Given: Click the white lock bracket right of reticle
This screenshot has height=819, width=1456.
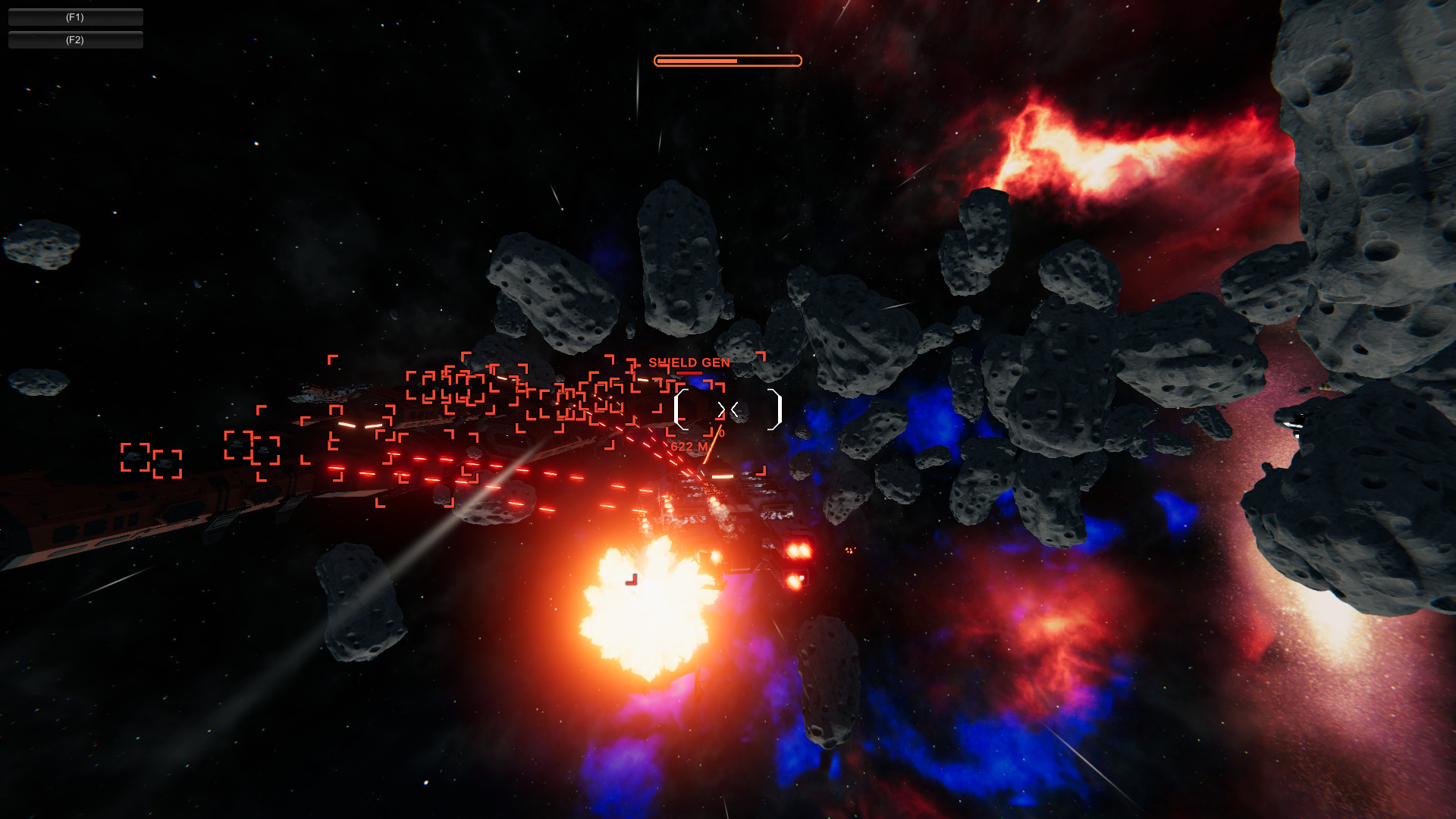Looking at the screenshot, I should (774, 409).
